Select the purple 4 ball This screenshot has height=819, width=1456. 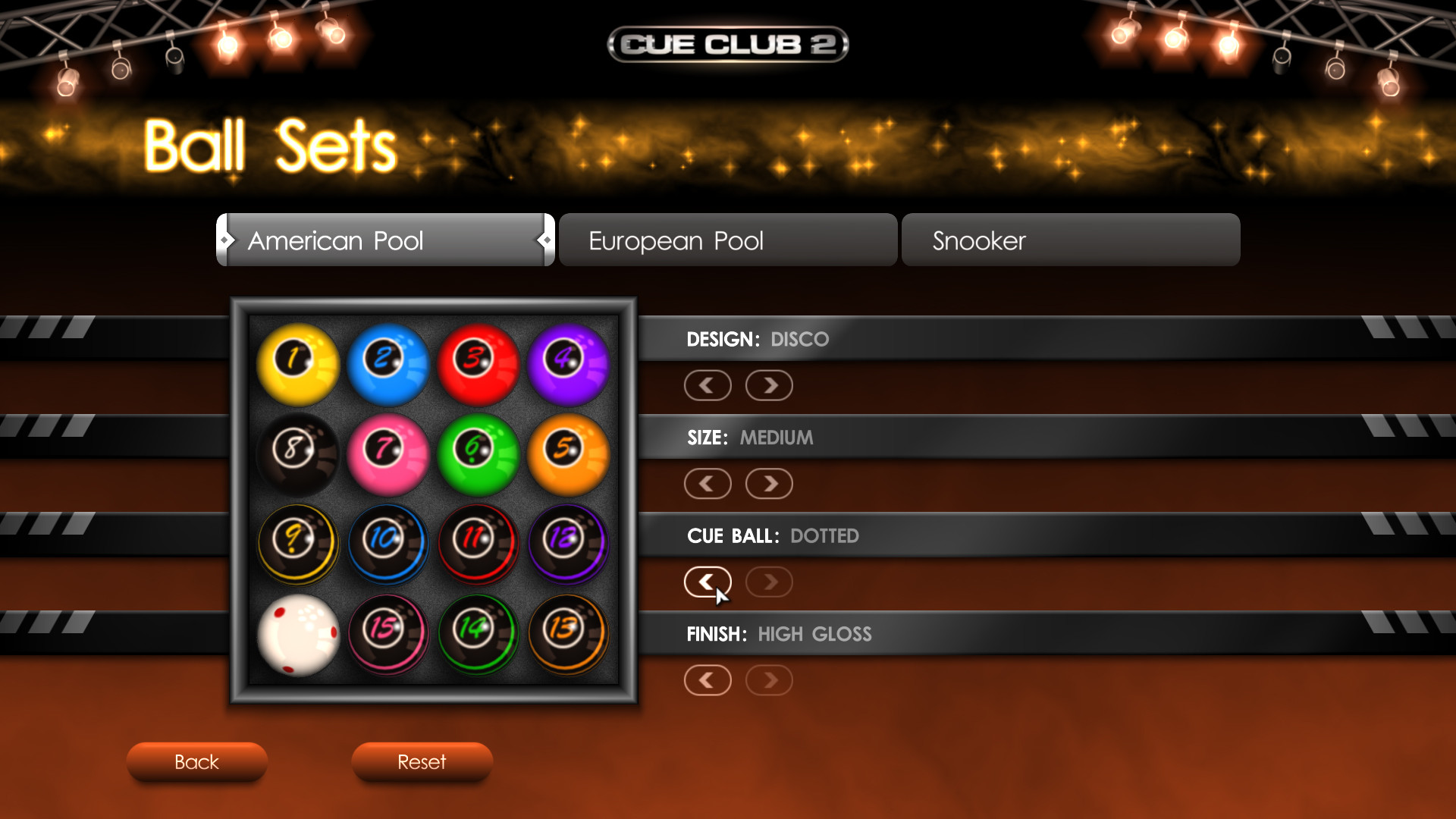point(568,362)
